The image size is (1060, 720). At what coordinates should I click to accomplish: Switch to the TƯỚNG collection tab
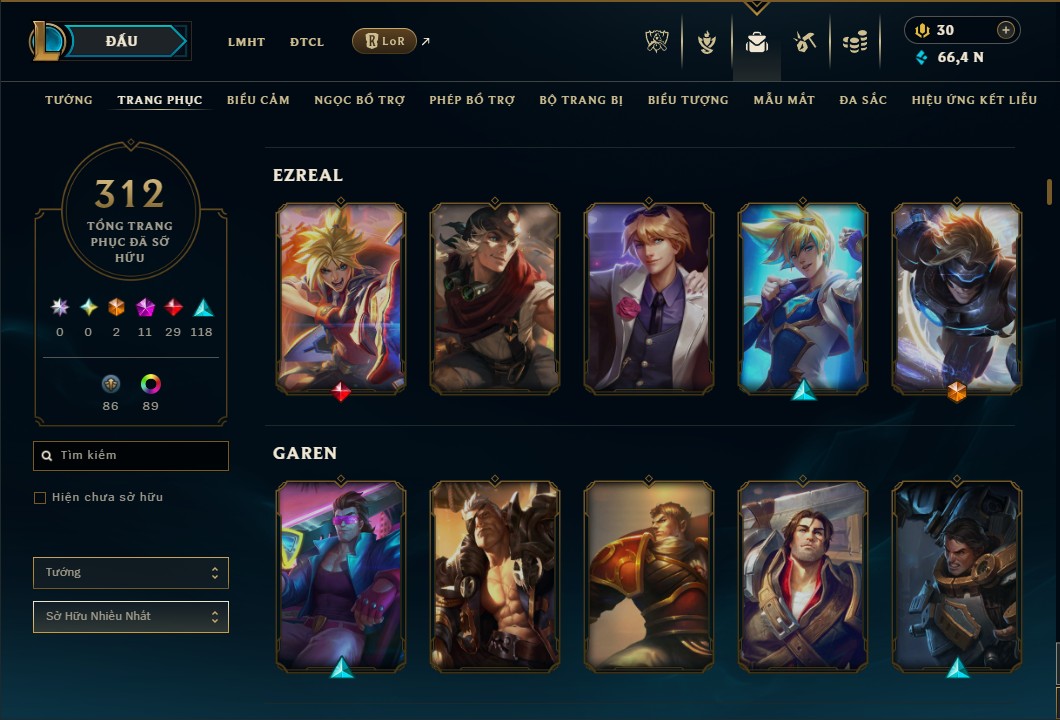[x=69, y=100]
